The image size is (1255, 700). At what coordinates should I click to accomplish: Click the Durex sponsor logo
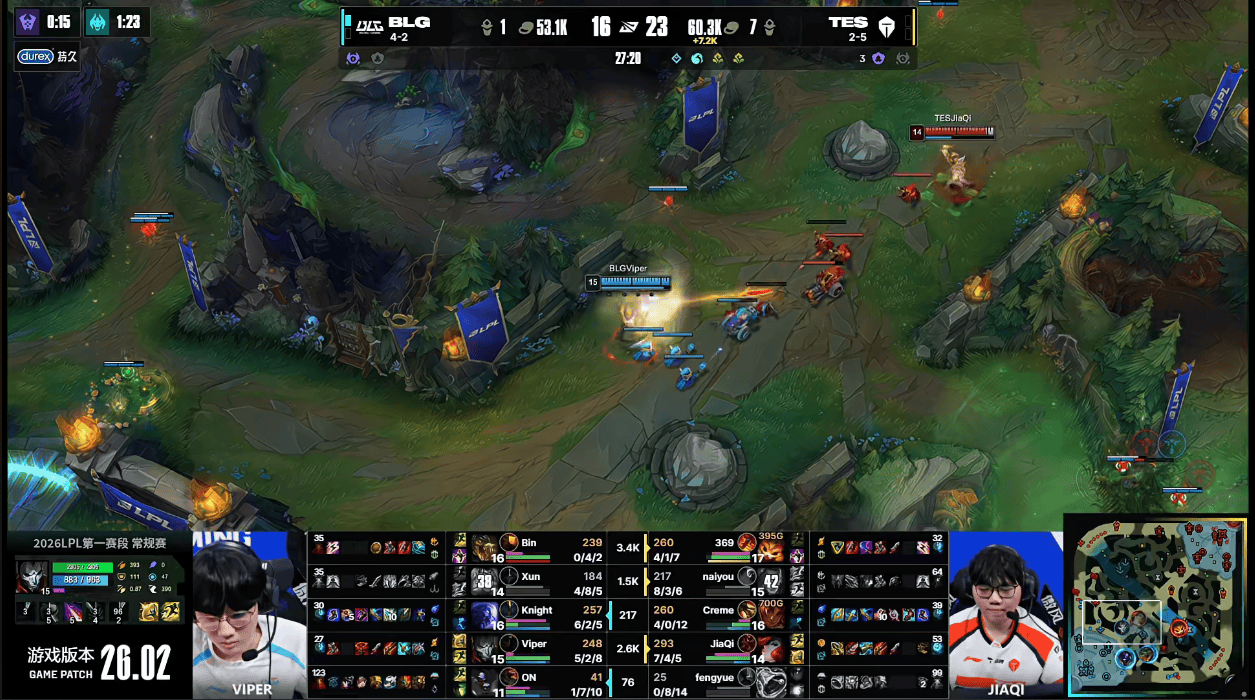[35, 57]
